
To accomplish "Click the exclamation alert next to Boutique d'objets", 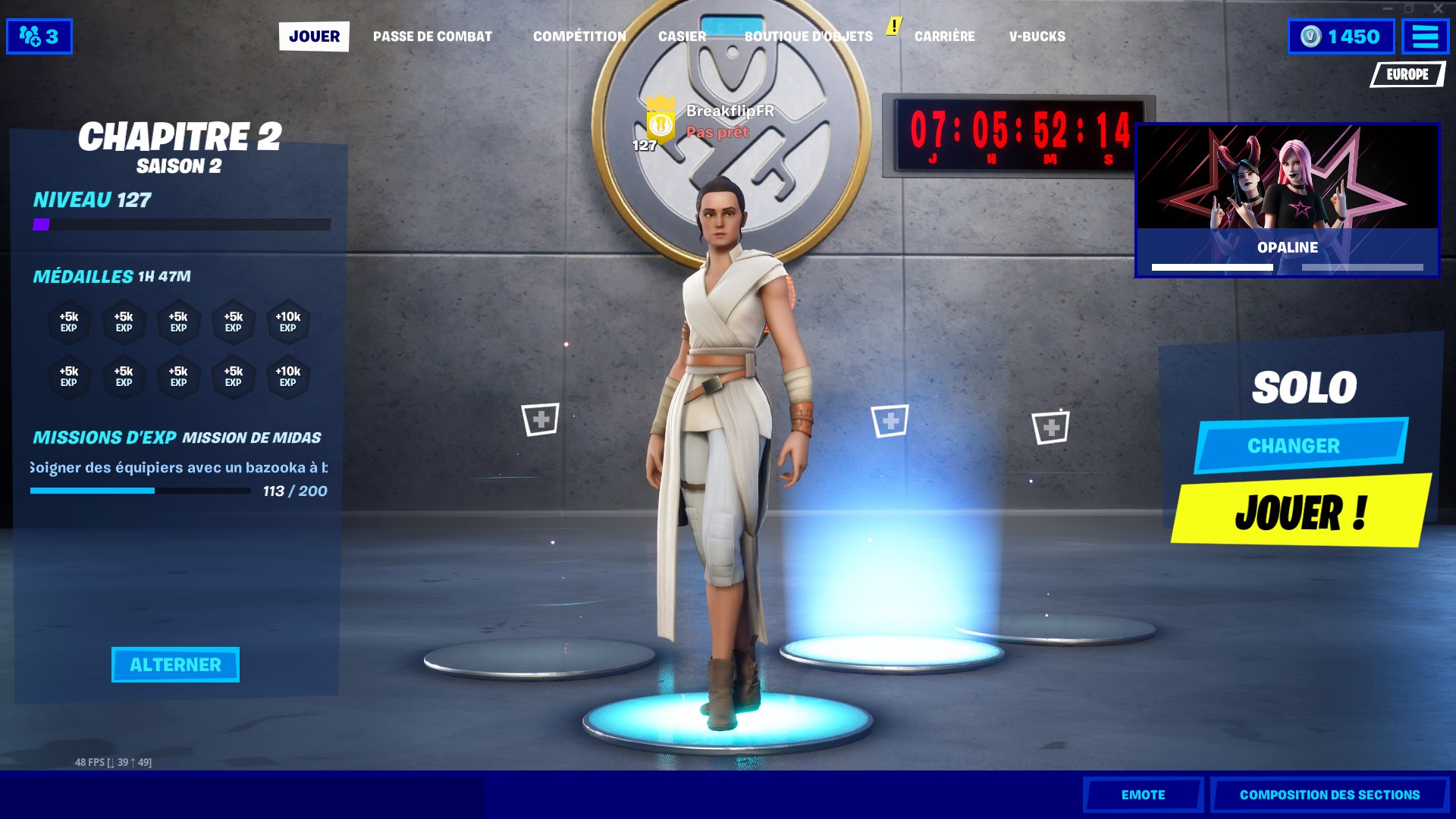I will (893, 25).
